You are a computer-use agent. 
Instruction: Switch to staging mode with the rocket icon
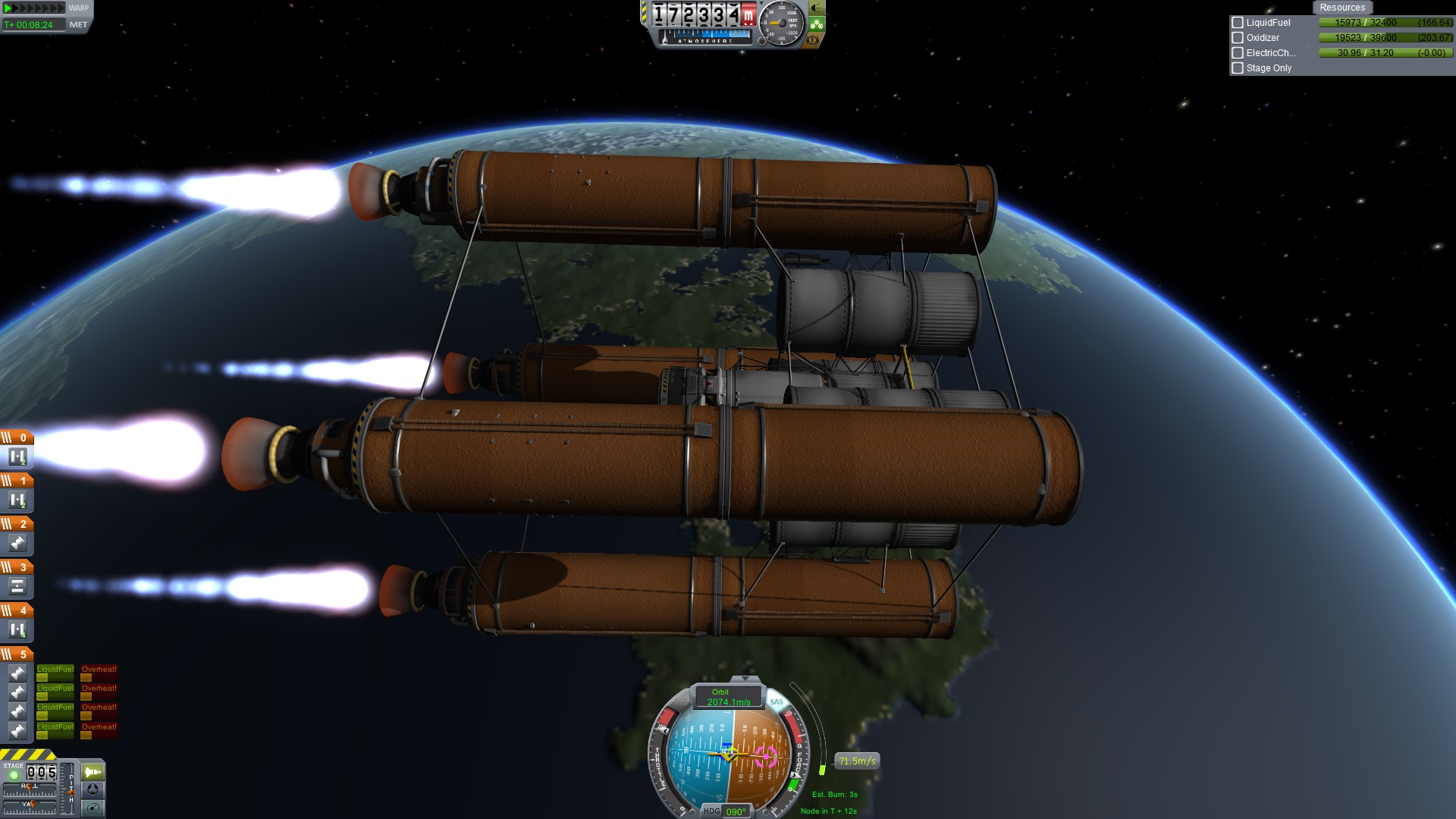[x=93, y=772]
